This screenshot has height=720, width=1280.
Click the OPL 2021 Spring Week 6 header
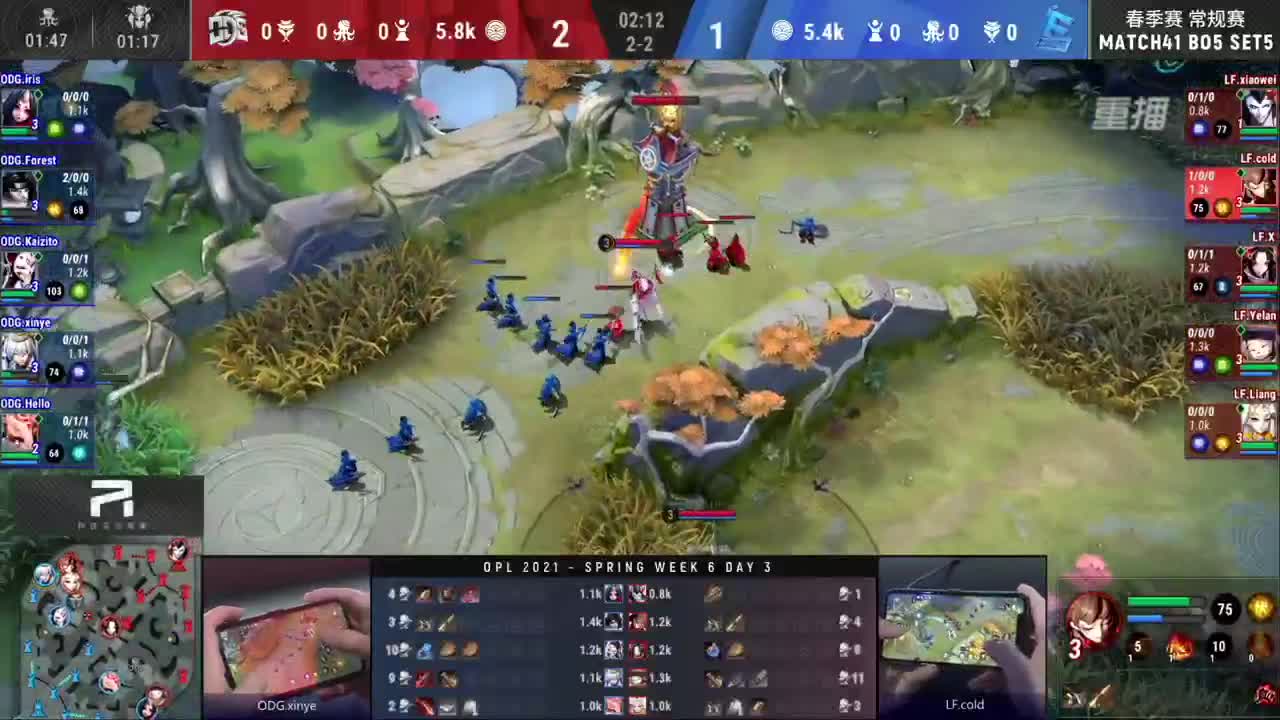[628, 567]
